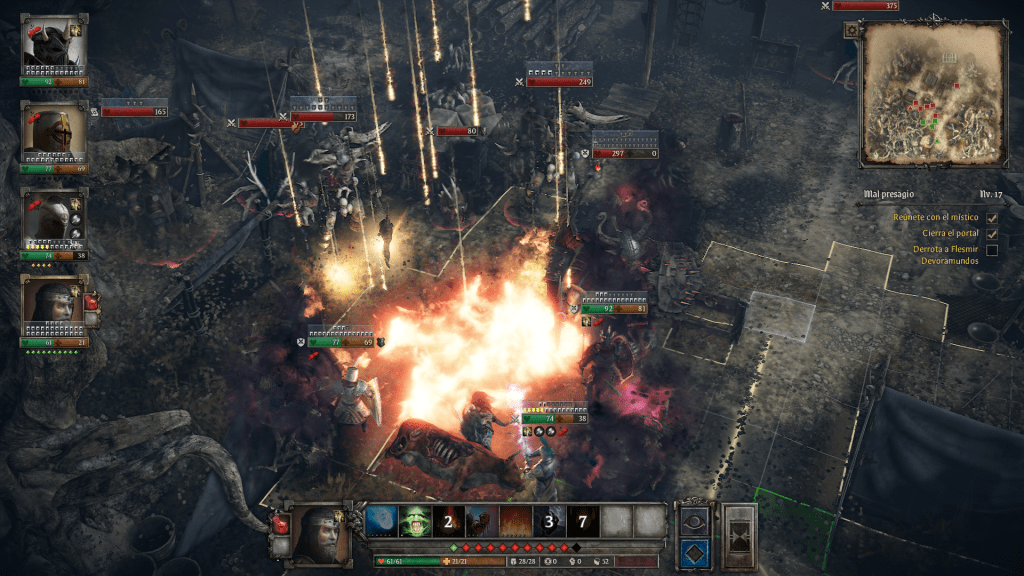Activate the blue fingerprint ability

pyautogui.click(x=383, y=521)
